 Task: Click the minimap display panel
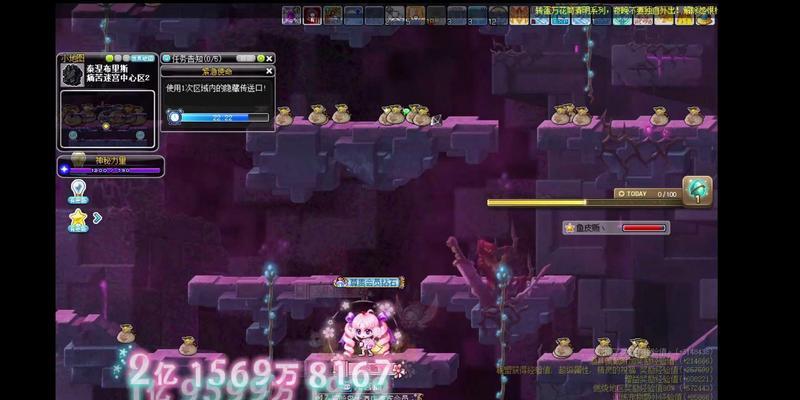[x=108, y=119]
